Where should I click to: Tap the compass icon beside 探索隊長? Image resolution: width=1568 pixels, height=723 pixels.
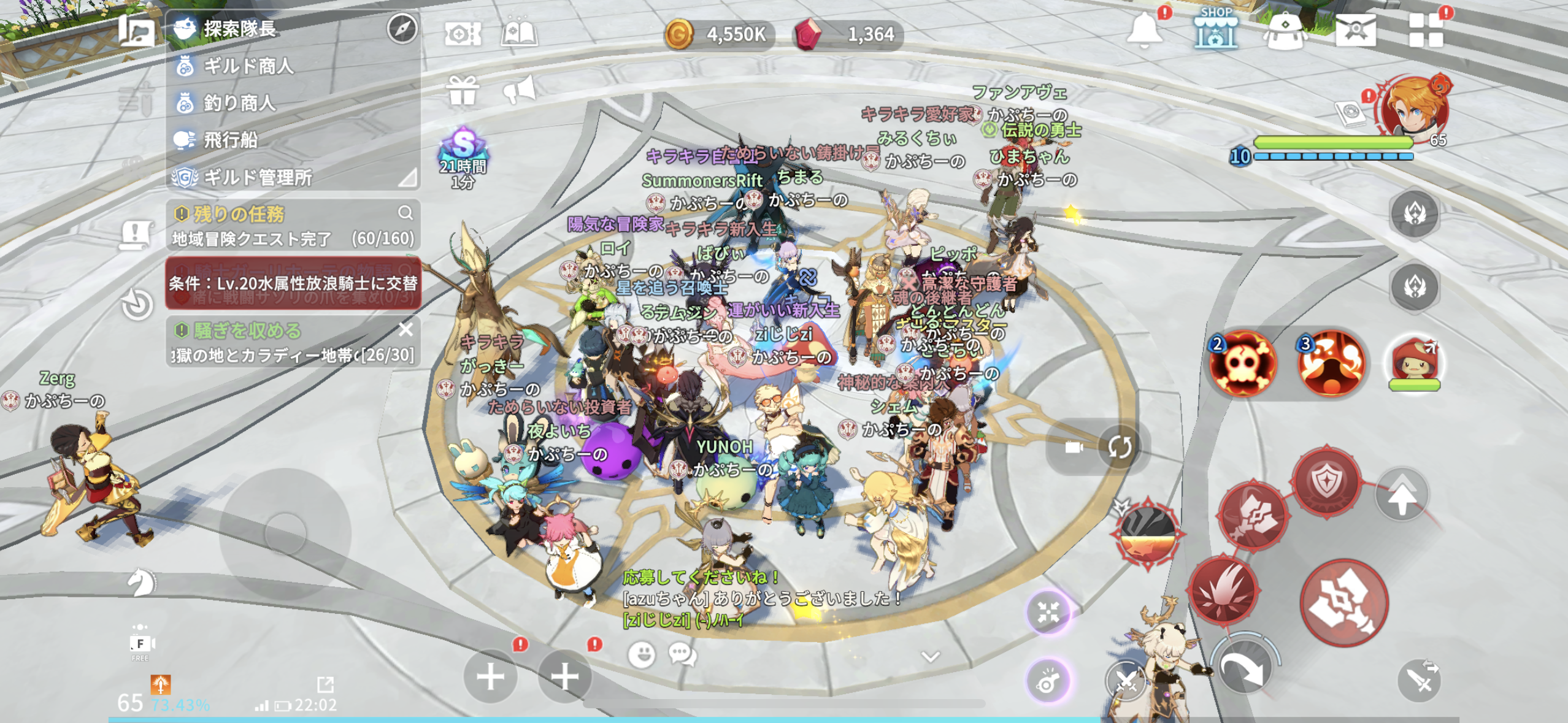tap(402, 28)
